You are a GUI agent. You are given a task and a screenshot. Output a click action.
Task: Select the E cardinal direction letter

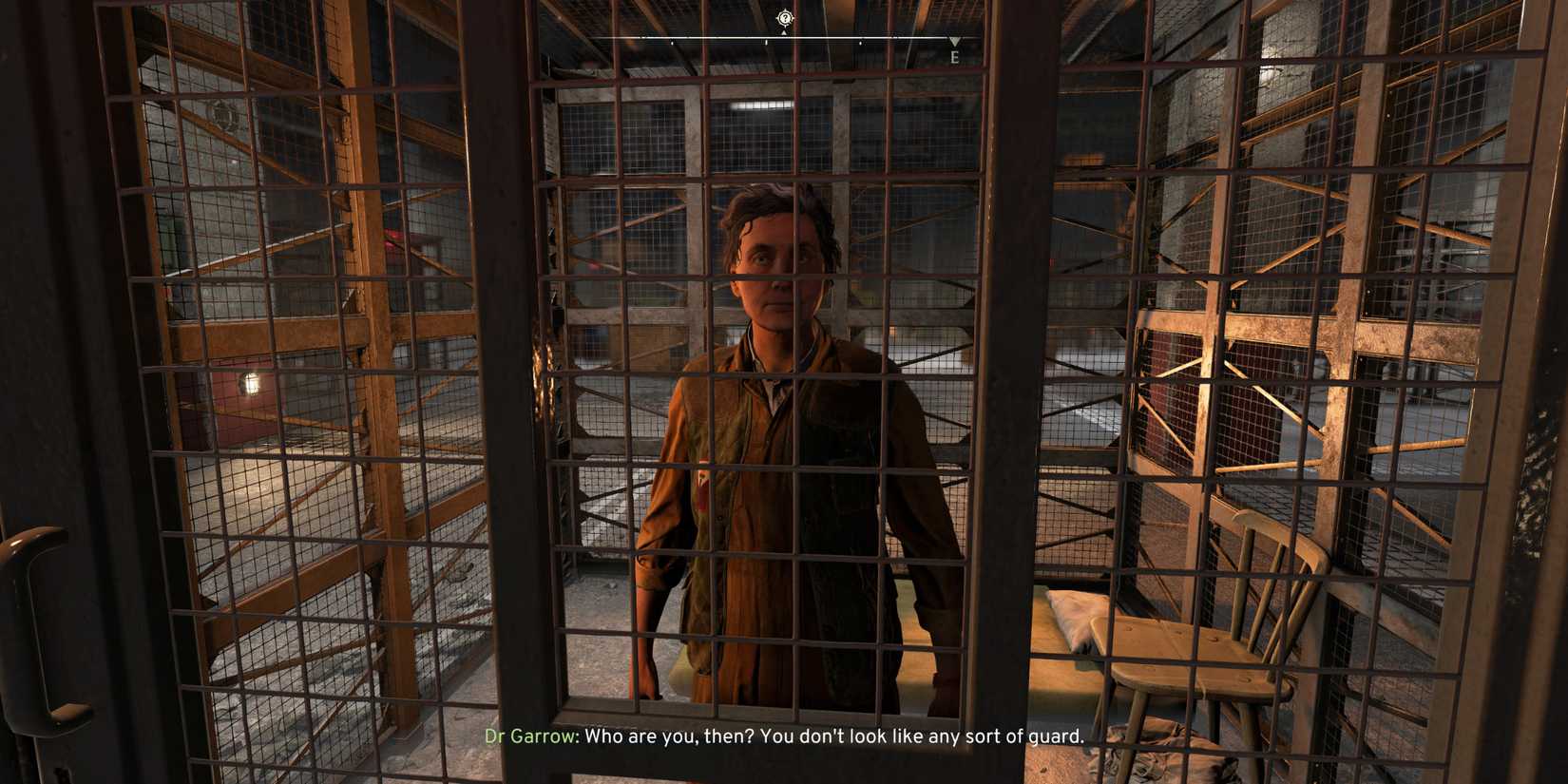955,58
